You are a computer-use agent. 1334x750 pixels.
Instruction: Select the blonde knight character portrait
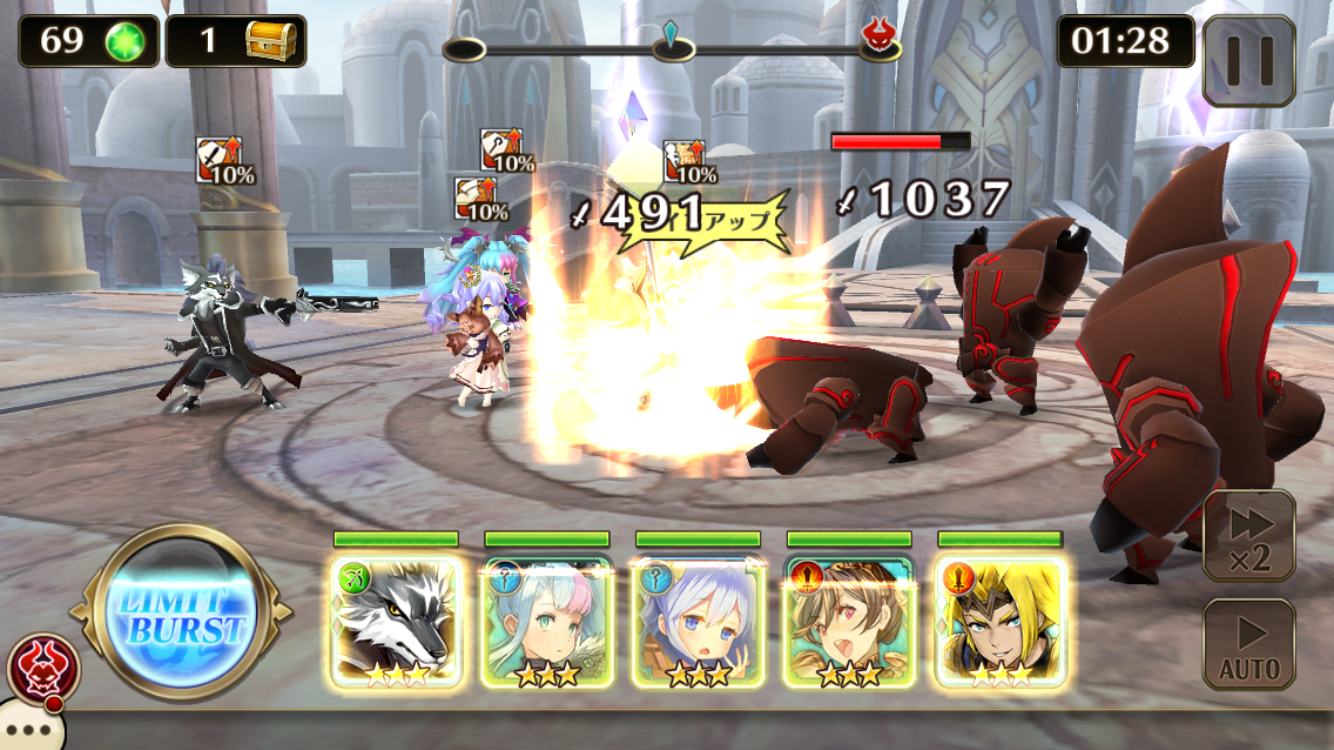click(1000, 622)
